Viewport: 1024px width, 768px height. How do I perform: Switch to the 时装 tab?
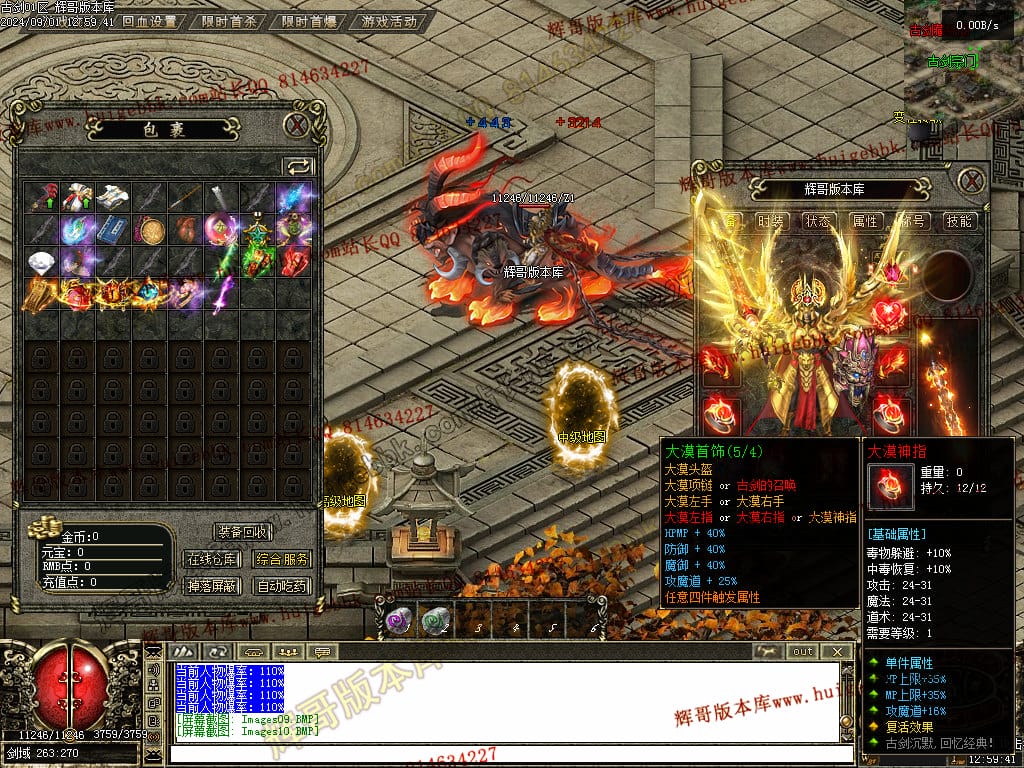pos(771,221)
